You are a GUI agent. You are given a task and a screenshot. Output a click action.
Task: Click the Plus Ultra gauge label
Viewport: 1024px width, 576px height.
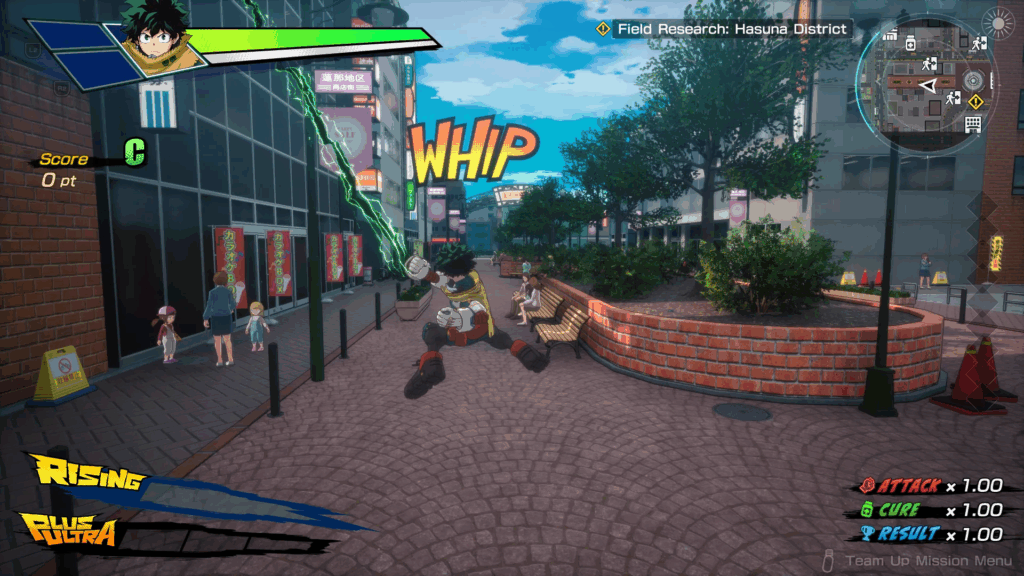[70, 531]
